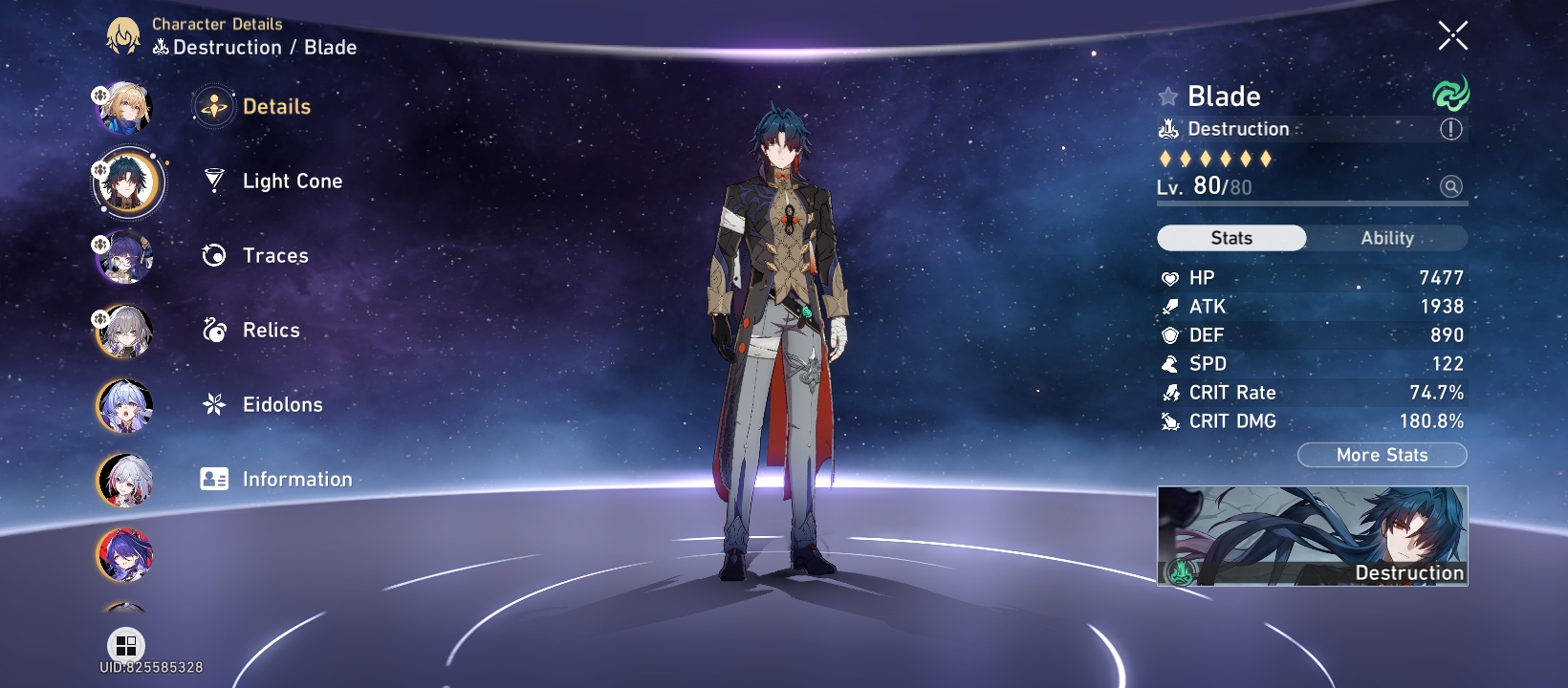Open the Eidolons section
Image resolution: width=1568 pixels, height=688 pixels.
point(281,404)
